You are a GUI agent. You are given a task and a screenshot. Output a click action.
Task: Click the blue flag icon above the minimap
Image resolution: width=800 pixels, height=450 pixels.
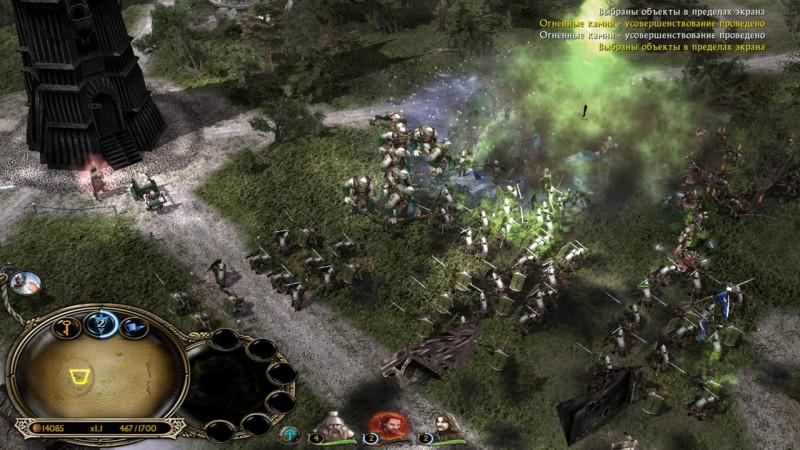tap(134, 326)
